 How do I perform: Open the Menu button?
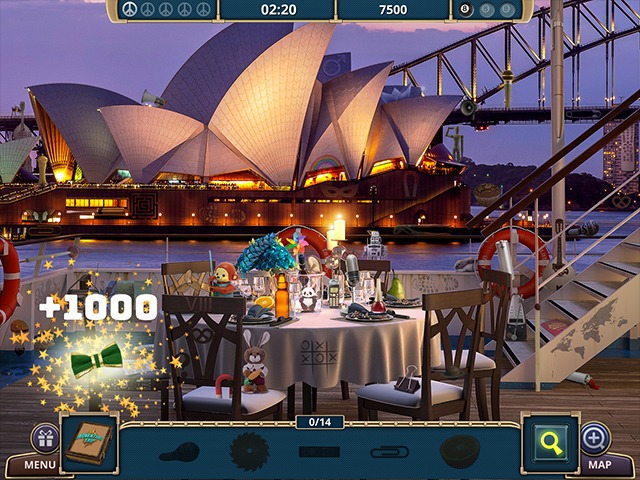click(x=40, y=464)
